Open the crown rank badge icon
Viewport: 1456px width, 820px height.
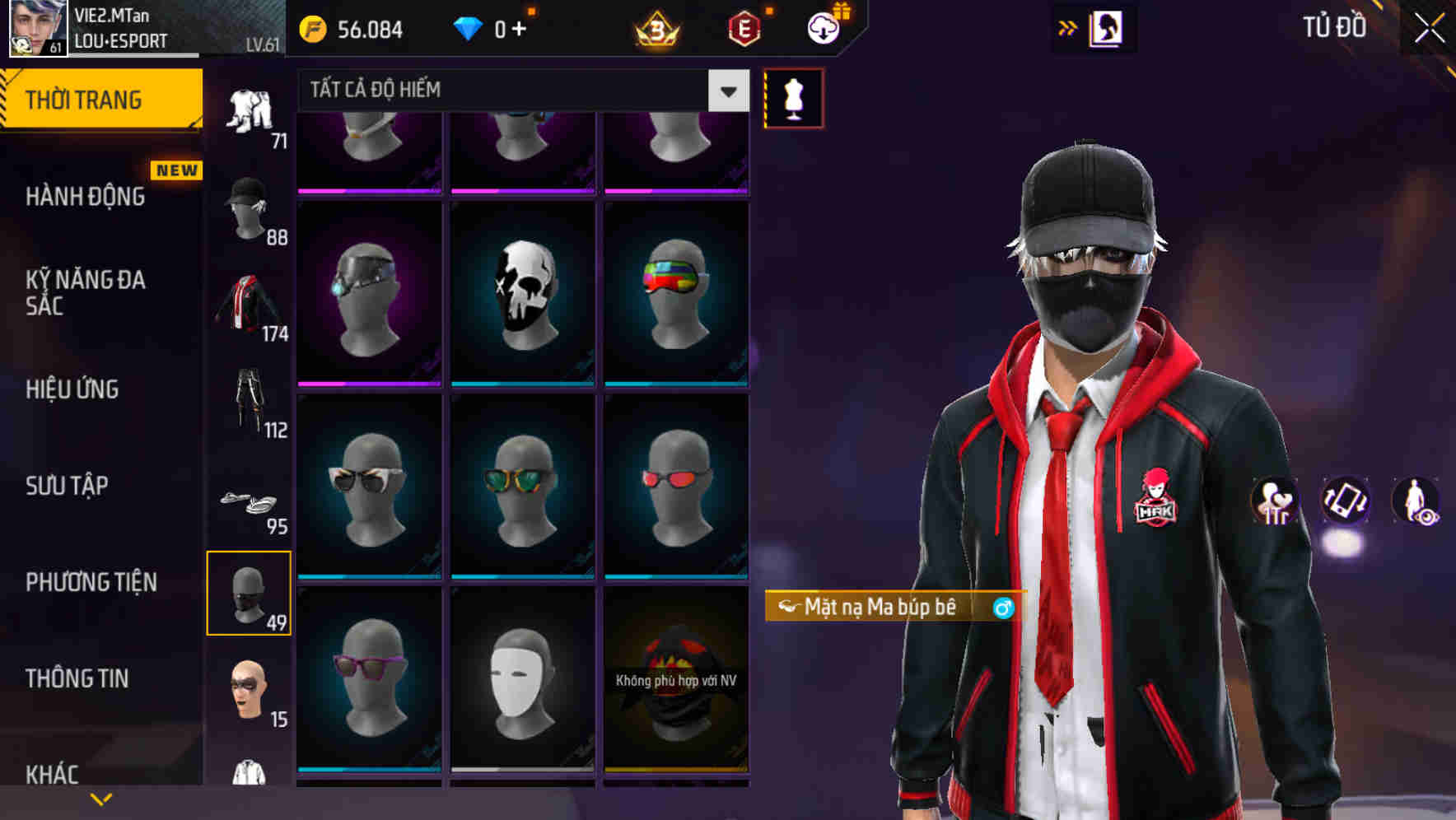(x=655, y=27)
